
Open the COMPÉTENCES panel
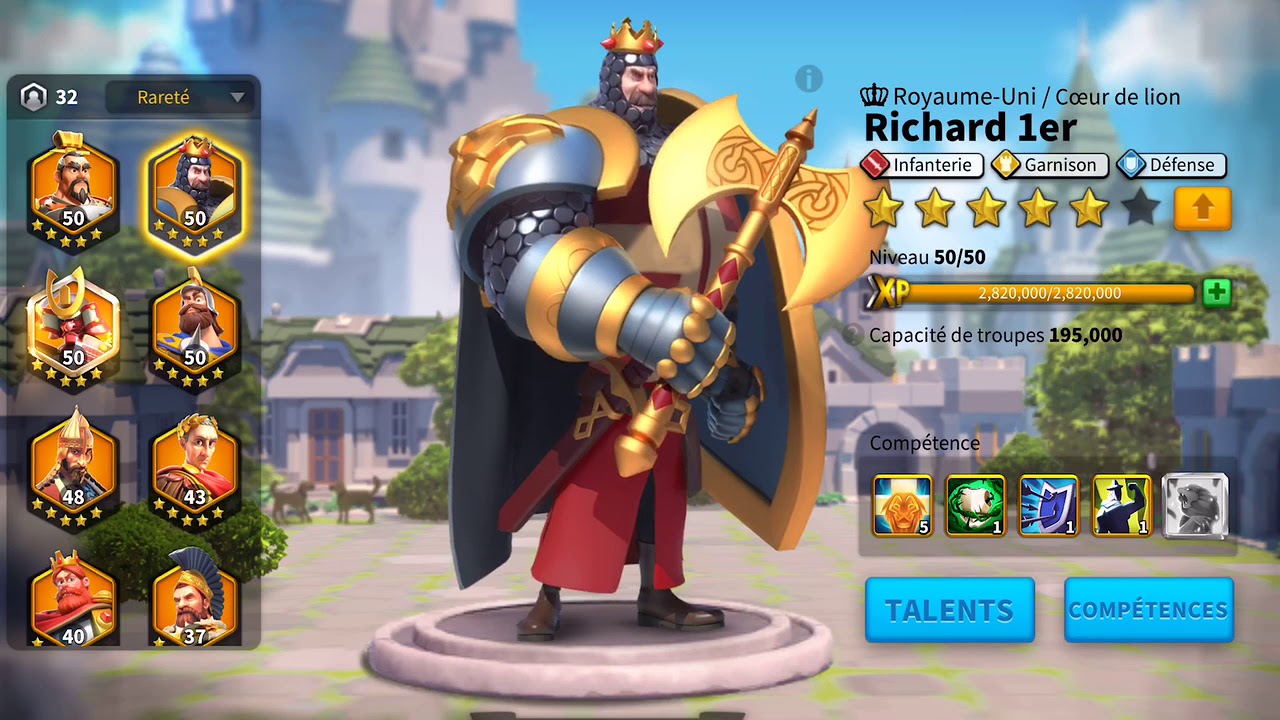pyautogui.click(x=1148, y=609)
